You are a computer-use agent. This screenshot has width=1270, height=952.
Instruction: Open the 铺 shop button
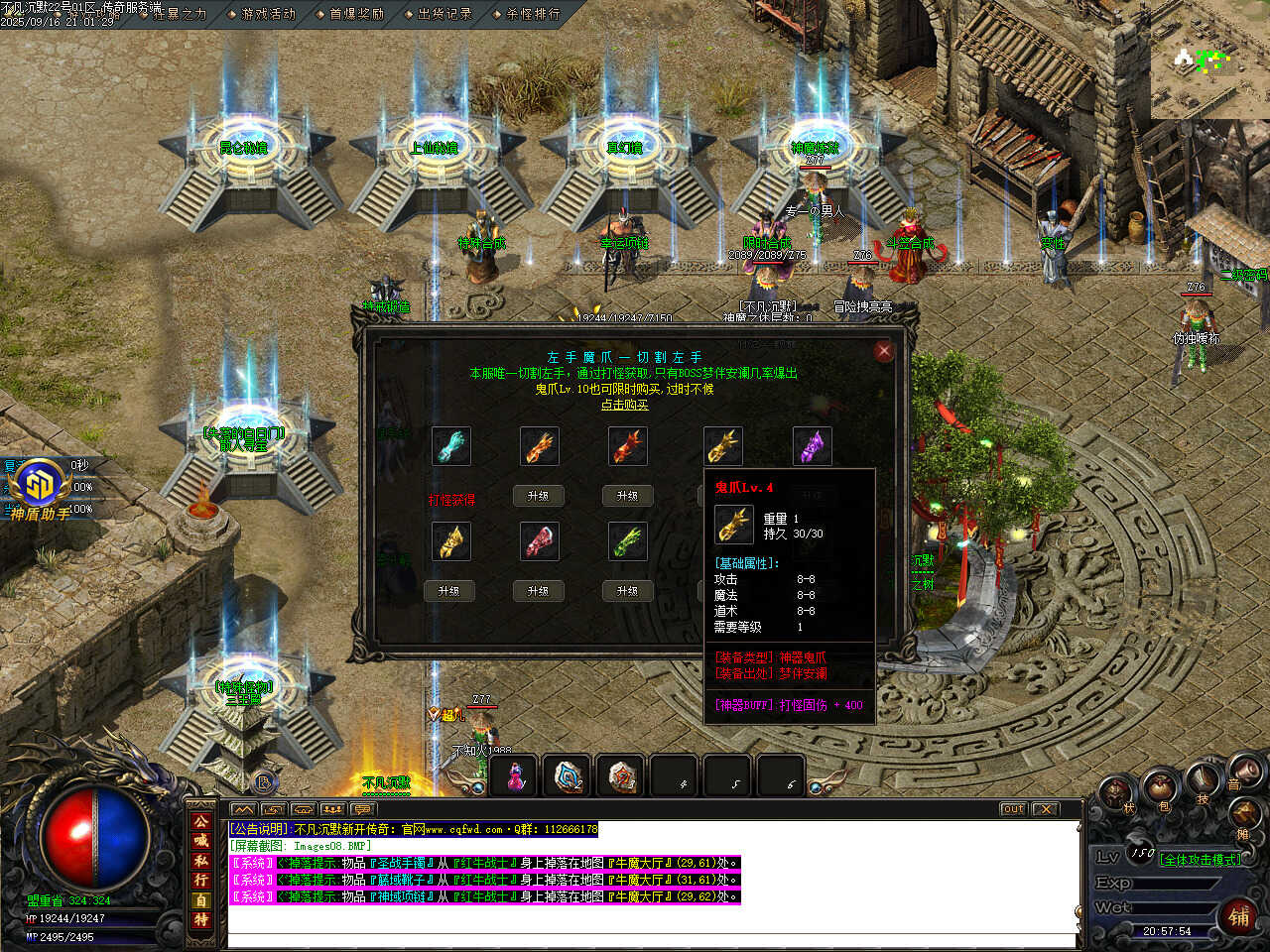tap(1239, 915)
